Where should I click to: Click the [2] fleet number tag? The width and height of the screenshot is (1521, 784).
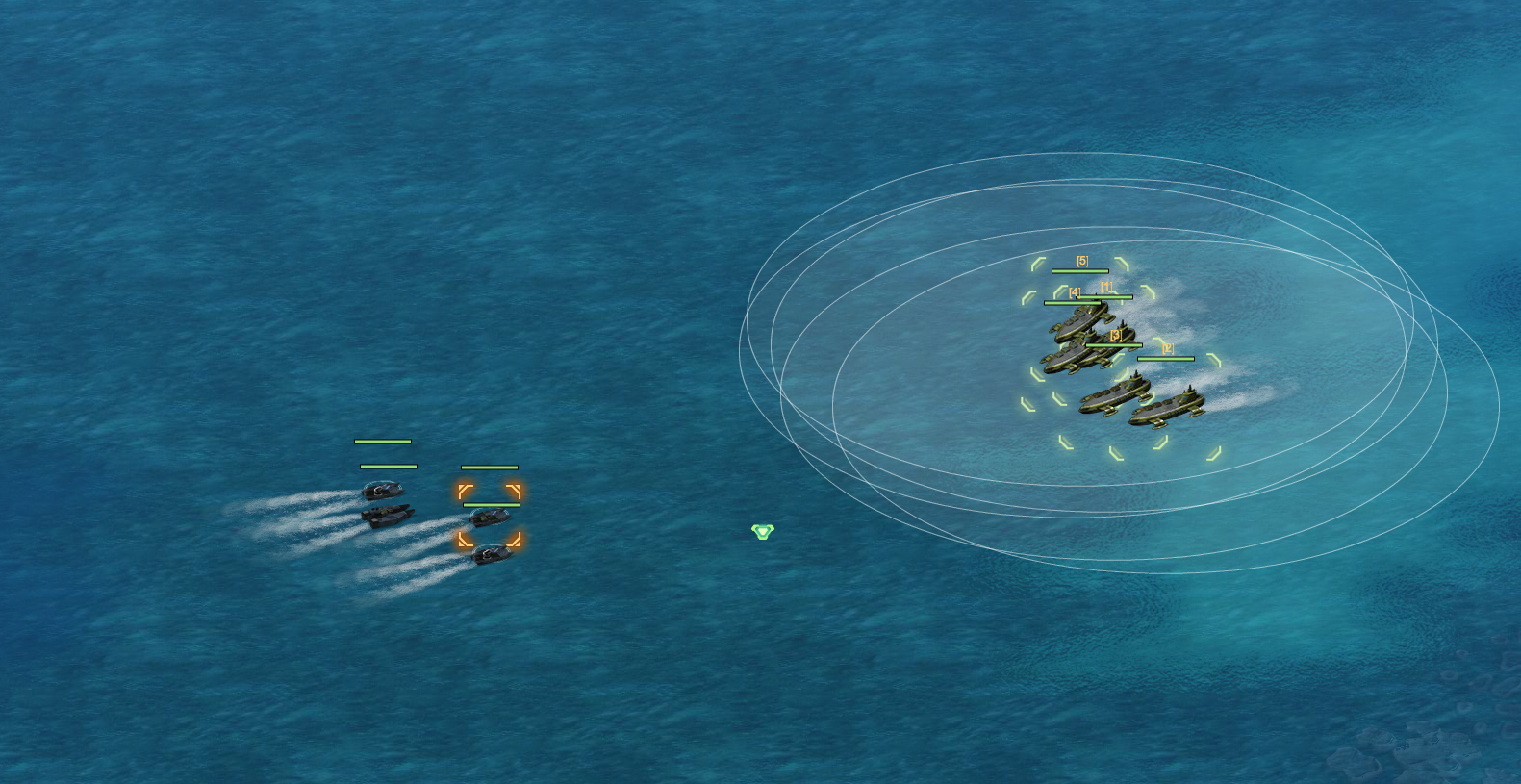(x=1167, y=346)
